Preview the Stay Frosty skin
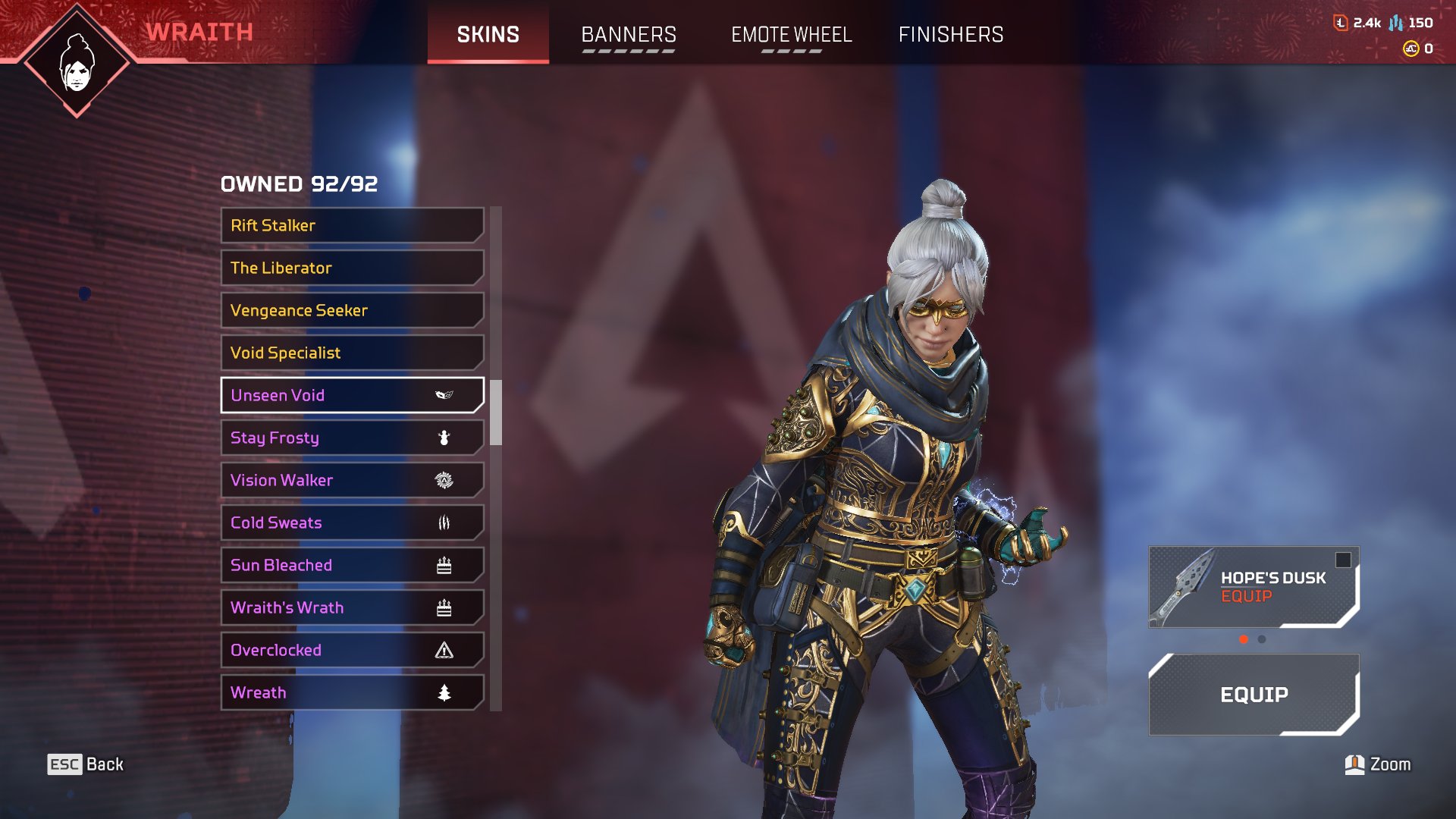The height and width of the screenshot is (819, 1456). [x=352, y=438]
